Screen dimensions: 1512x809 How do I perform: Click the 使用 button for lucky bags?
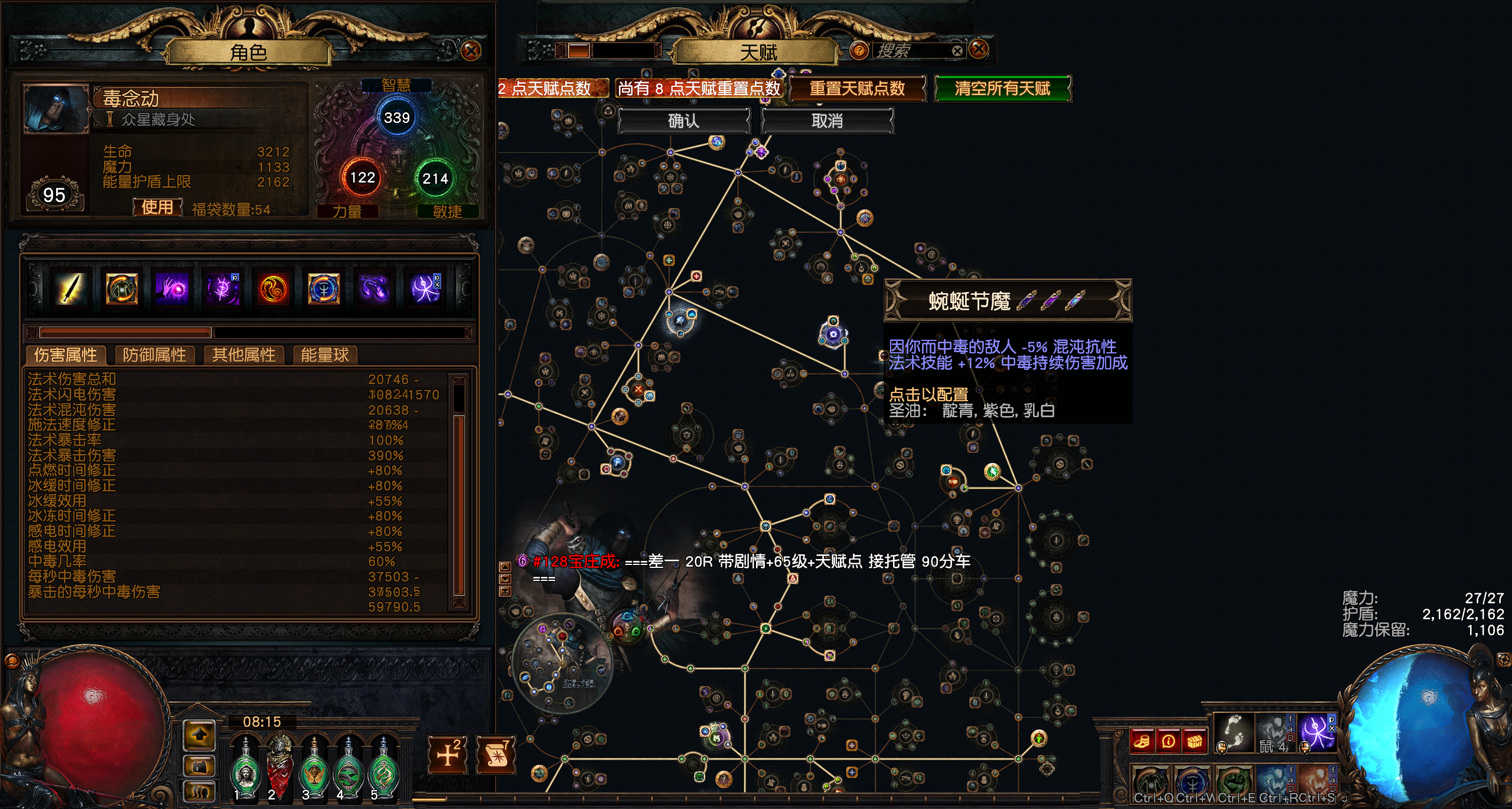[x=157, y=207]
